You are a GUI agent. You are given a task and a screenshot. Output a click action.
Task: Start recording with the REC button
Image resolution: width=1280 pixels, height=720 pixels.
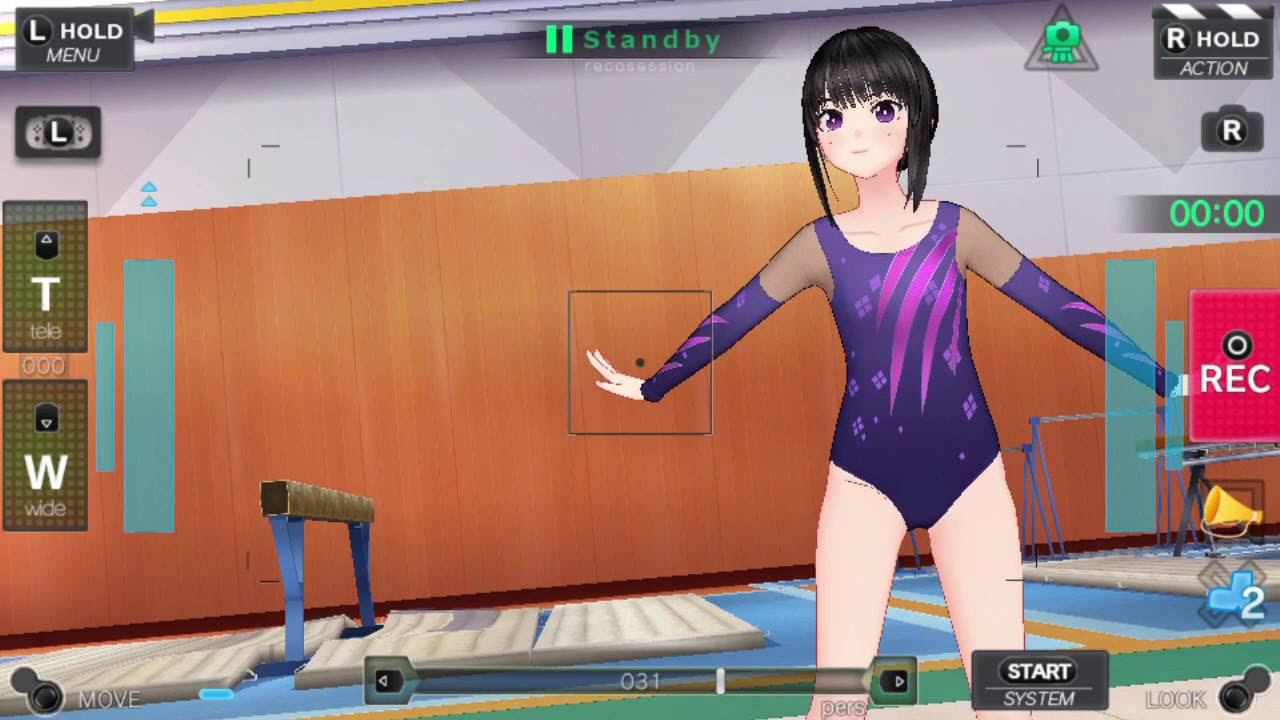pos(1234,366)
